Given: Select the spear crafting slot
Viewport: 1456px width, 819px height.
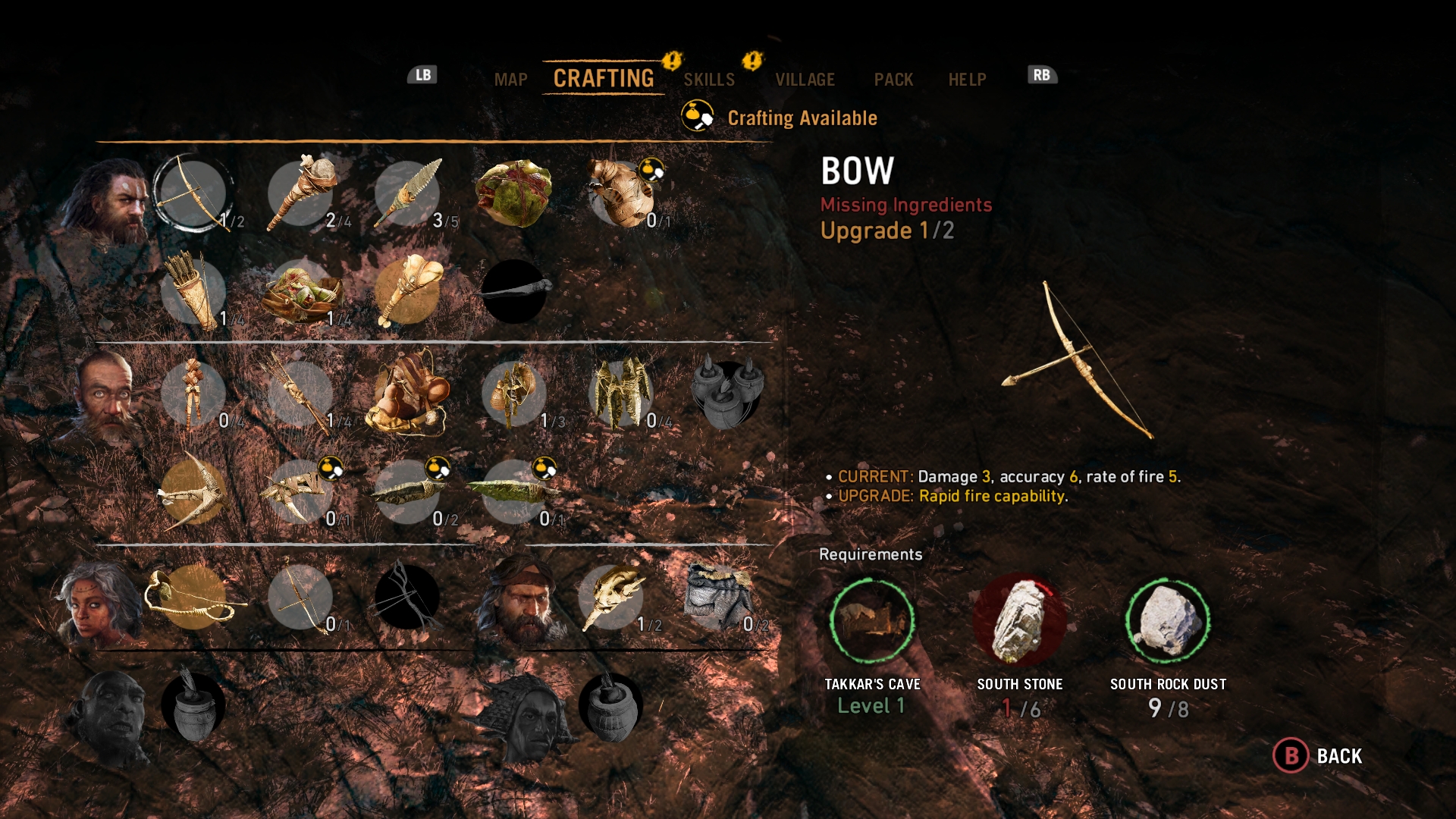Looking at the screenshot, I should [x=408, y=193].
